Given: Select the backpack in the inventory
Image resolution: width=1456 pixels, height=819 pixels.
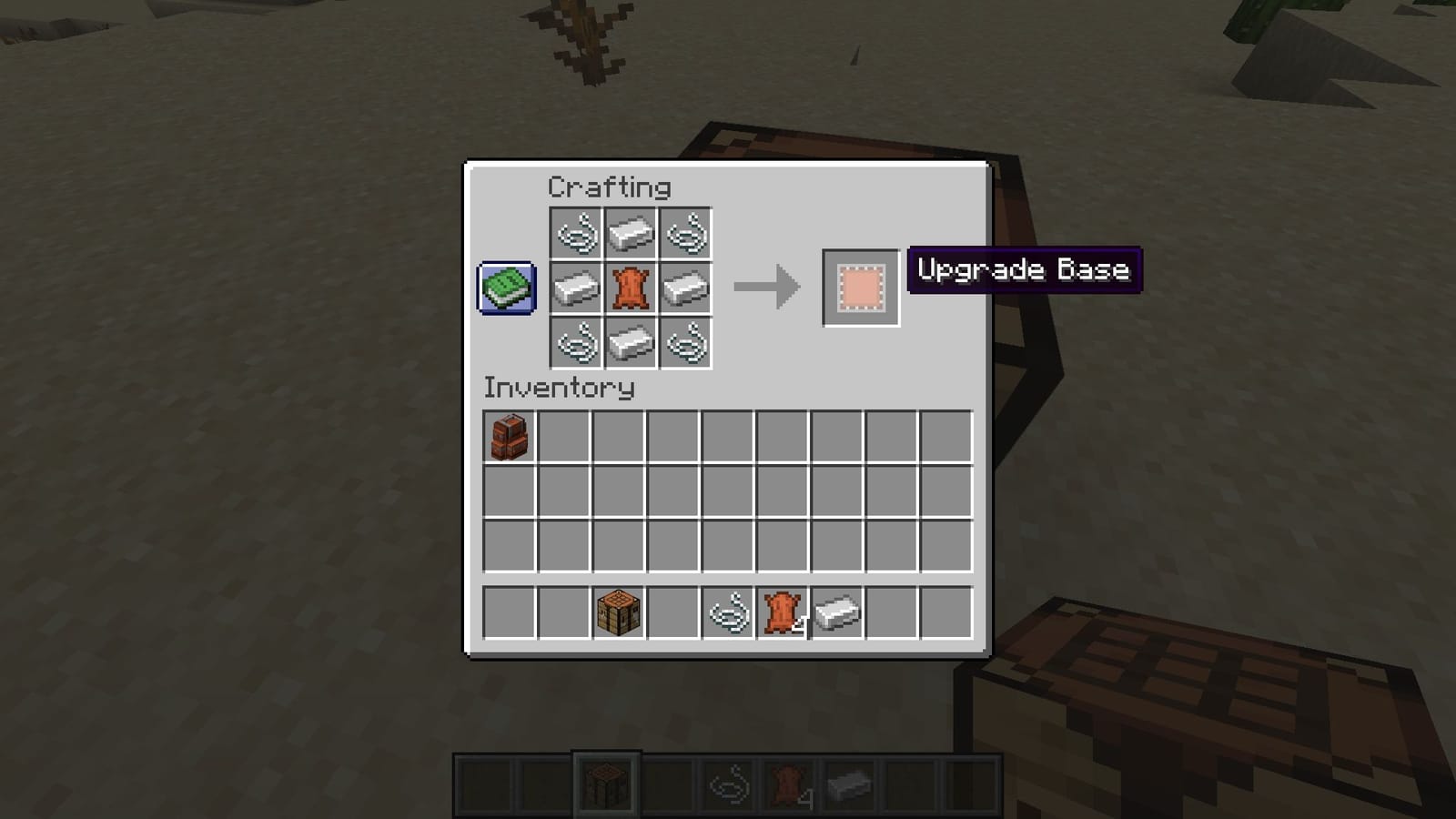Looking at the screenshot, I should click(508, 439).
